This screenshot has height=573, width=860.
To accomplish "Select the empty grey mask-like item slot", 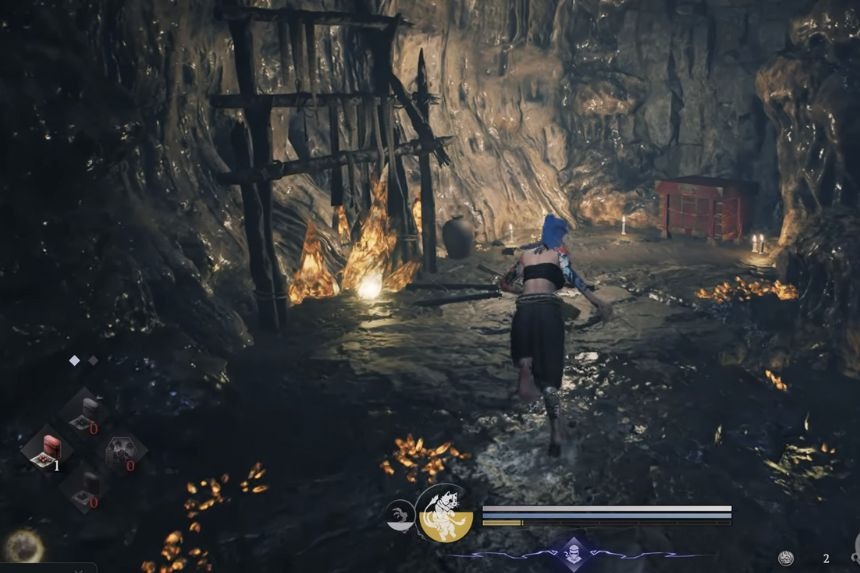I will pos(123,449).
